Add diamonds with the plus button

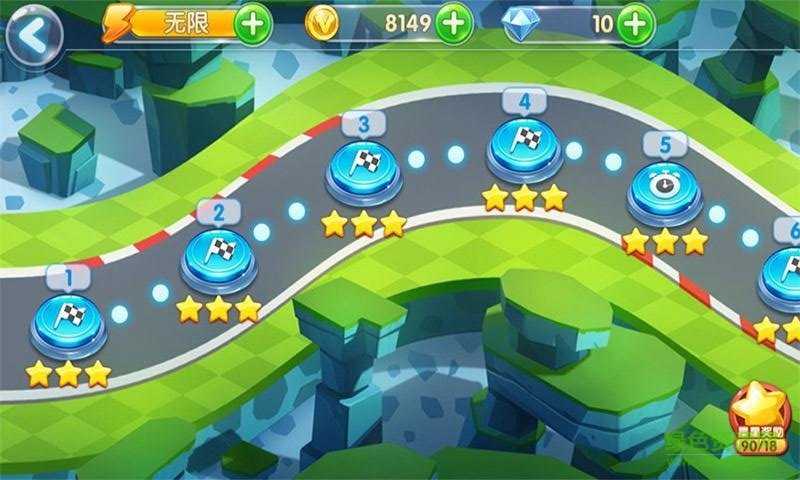coord(635,25)
